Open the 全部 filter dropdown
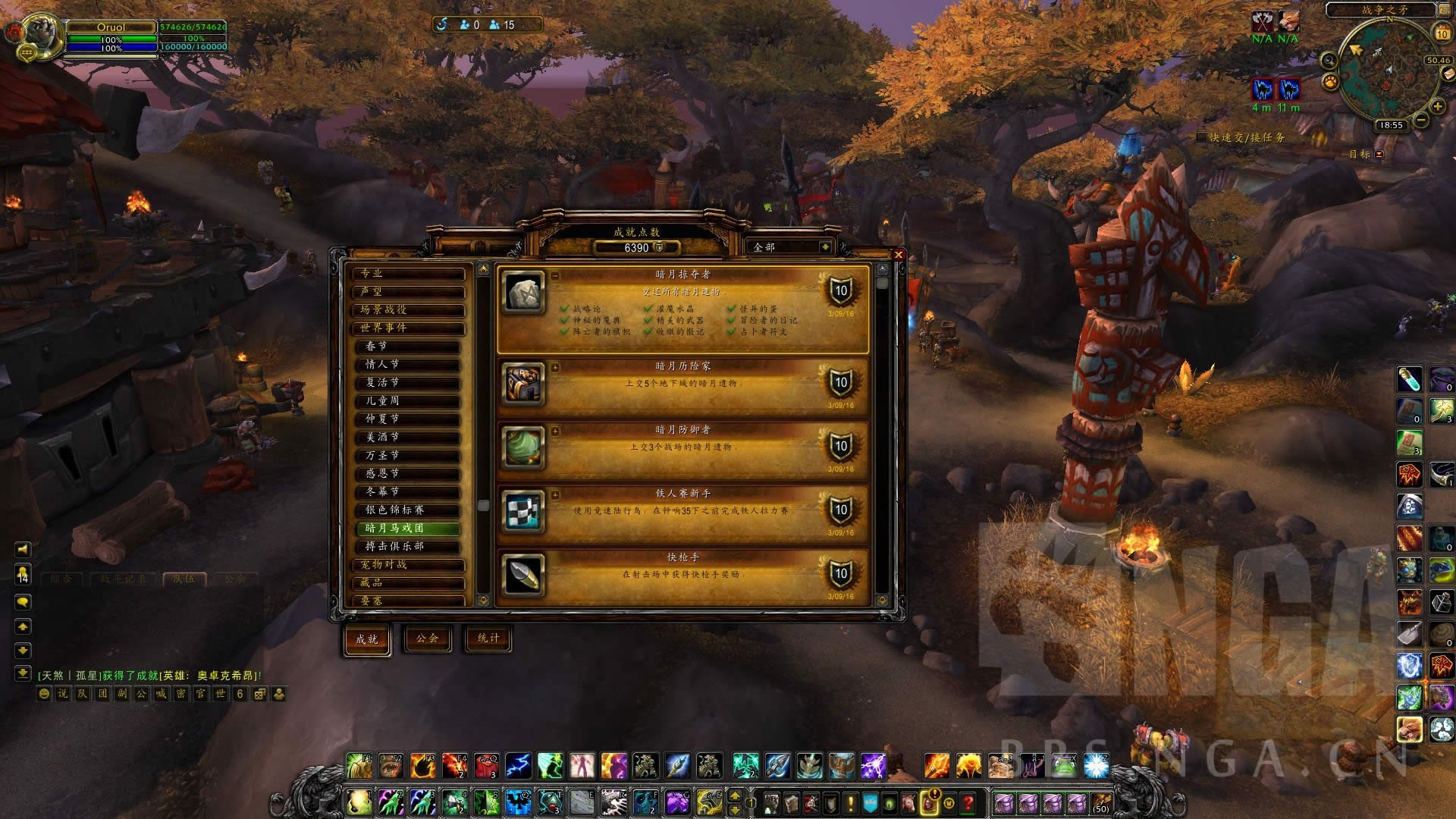The image size is (1456, 819). [x=824, y=247]
